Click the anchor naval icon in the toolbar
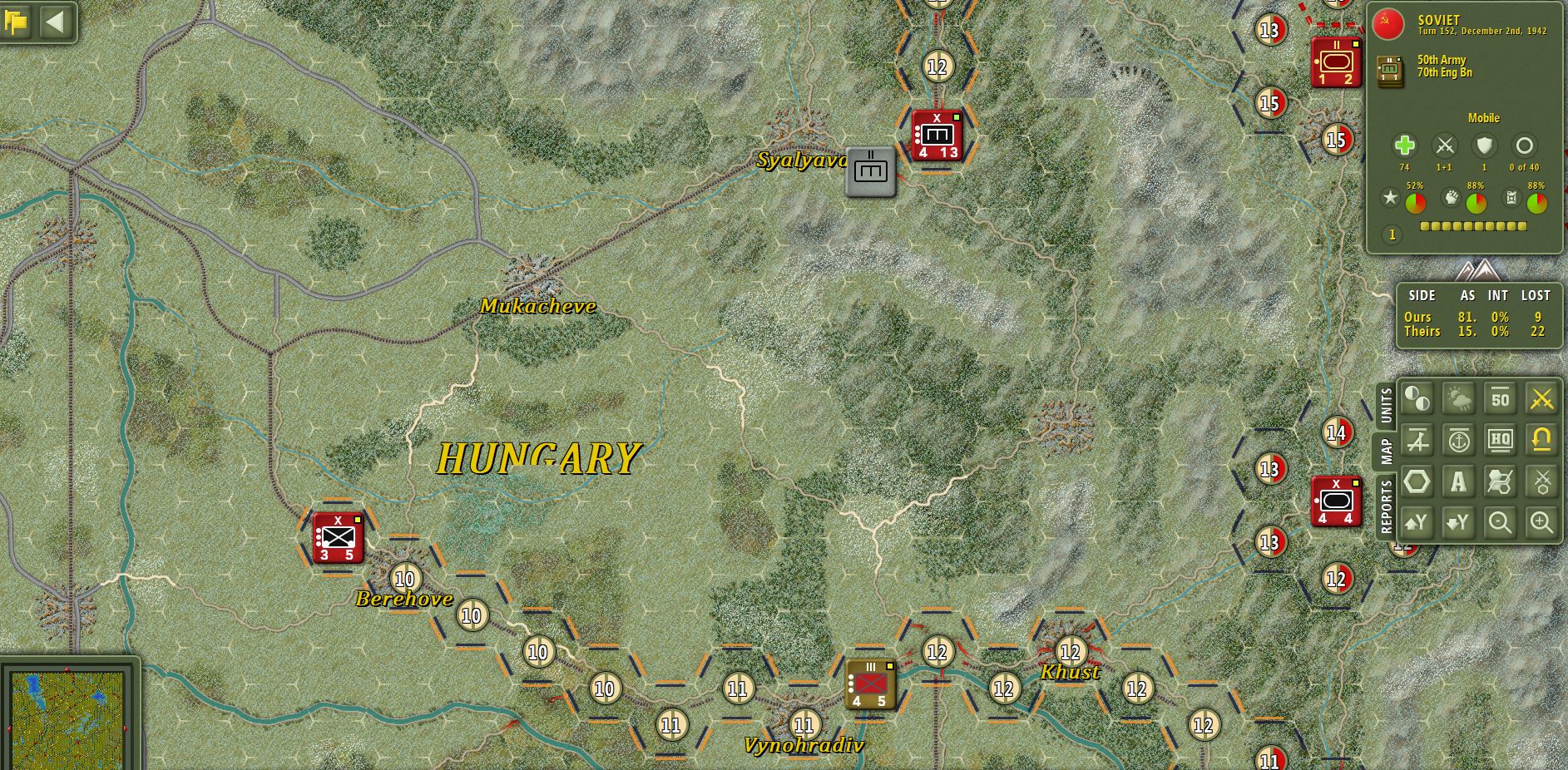The width and height of the screenshot is (1568, 770). click(1459, 440)
